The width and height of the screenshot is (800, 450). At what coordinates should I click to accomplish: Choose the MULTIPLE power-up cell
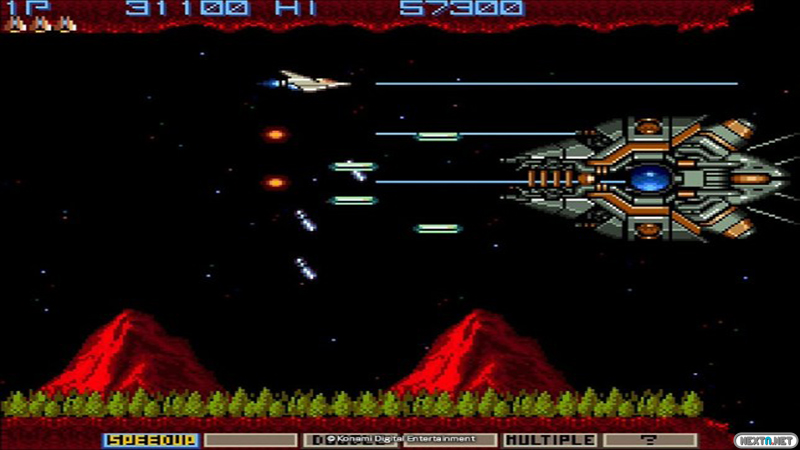(x=550, y=439)
